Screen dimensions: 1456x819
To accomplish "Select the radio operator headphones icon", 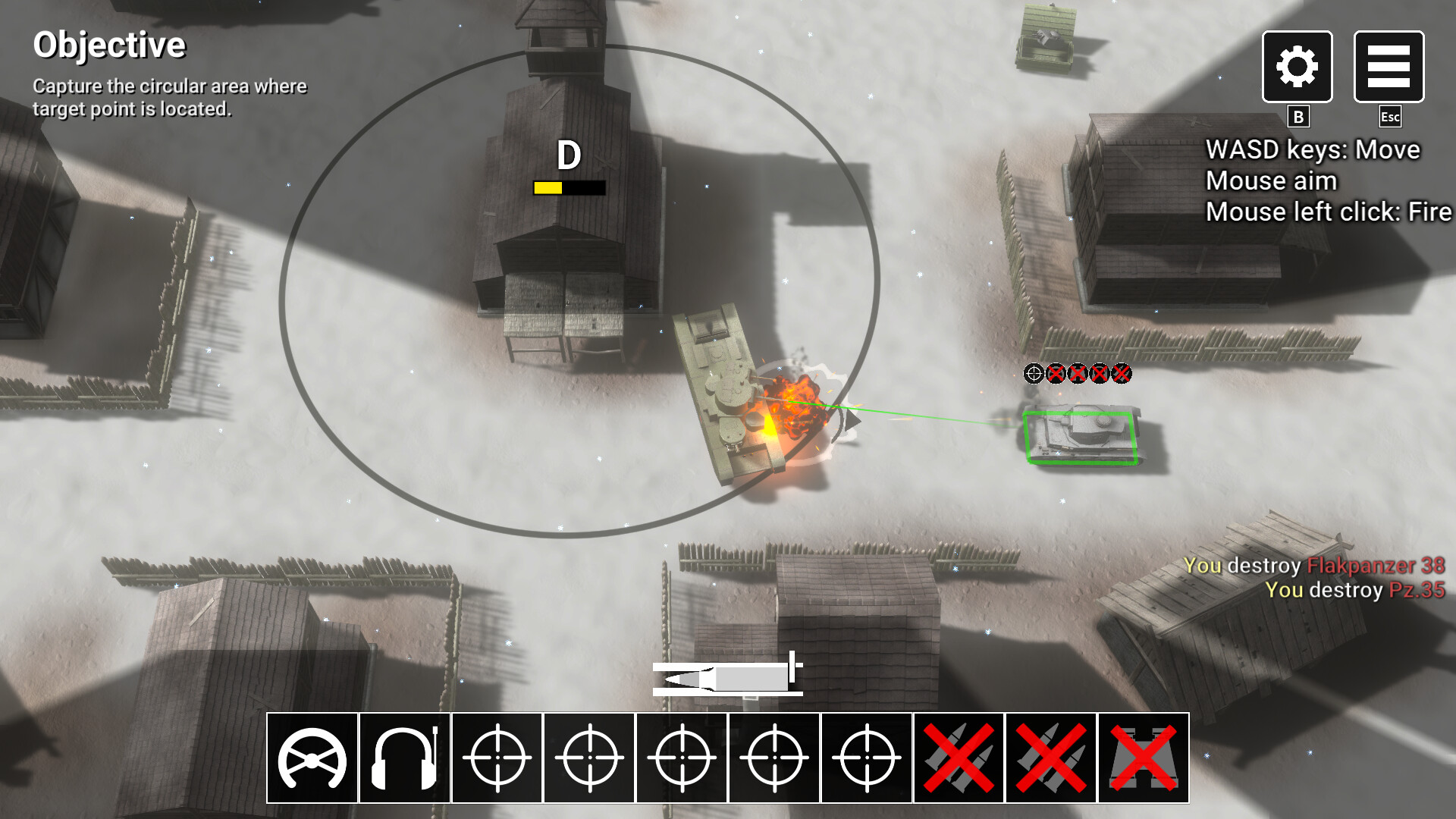I will tap(404, 758).
